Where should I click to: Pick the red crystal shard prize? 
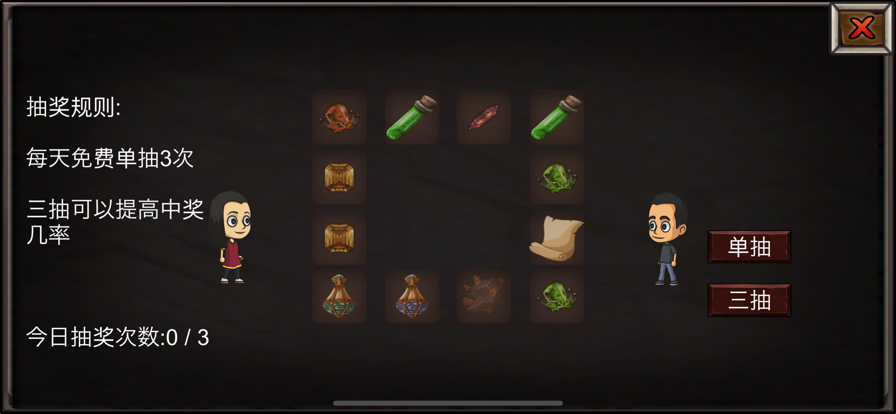point(484,118)
